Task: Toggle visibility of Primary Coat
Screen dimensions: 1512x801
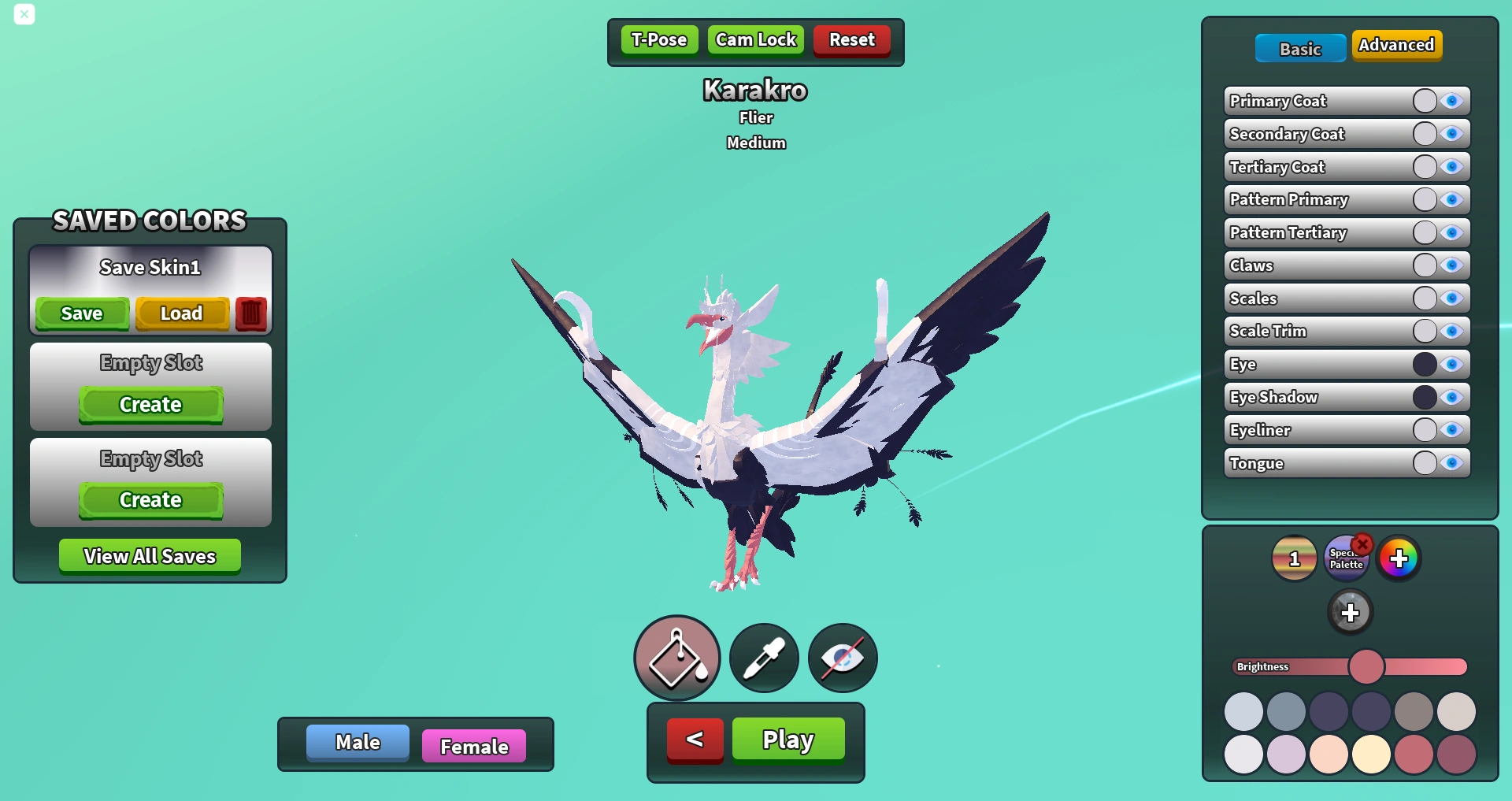Action: coord(1451,100)
